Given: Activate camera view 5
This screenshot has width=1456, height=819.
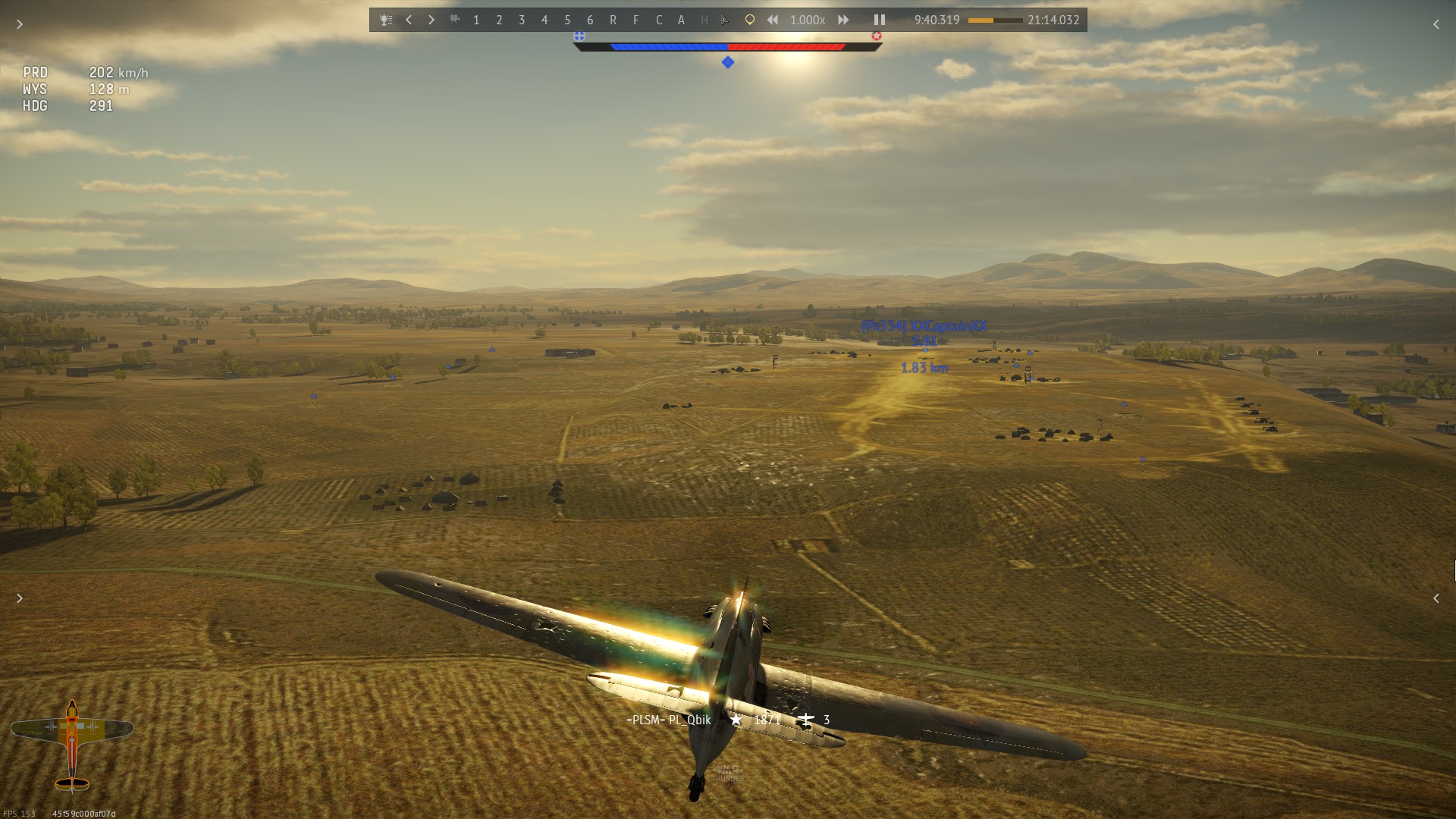Looking at the screenshot, I should click(x=567, y=20).
